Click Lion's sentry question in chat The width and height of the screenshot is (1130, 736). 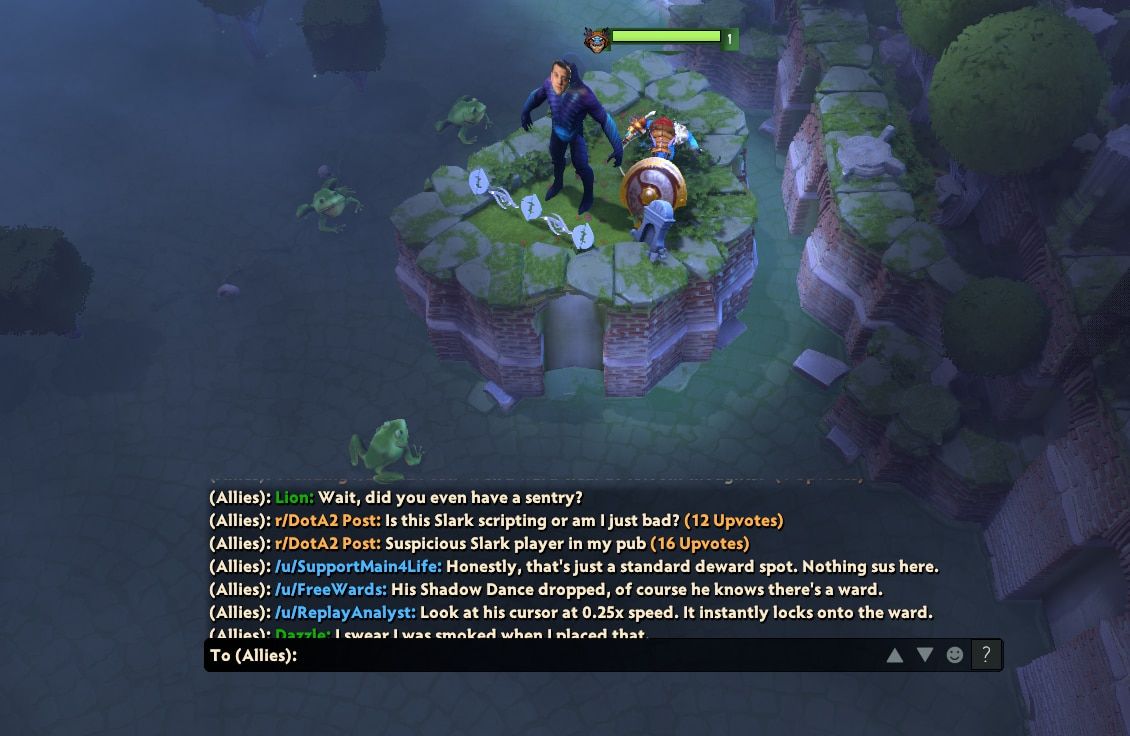pos(395,497)
